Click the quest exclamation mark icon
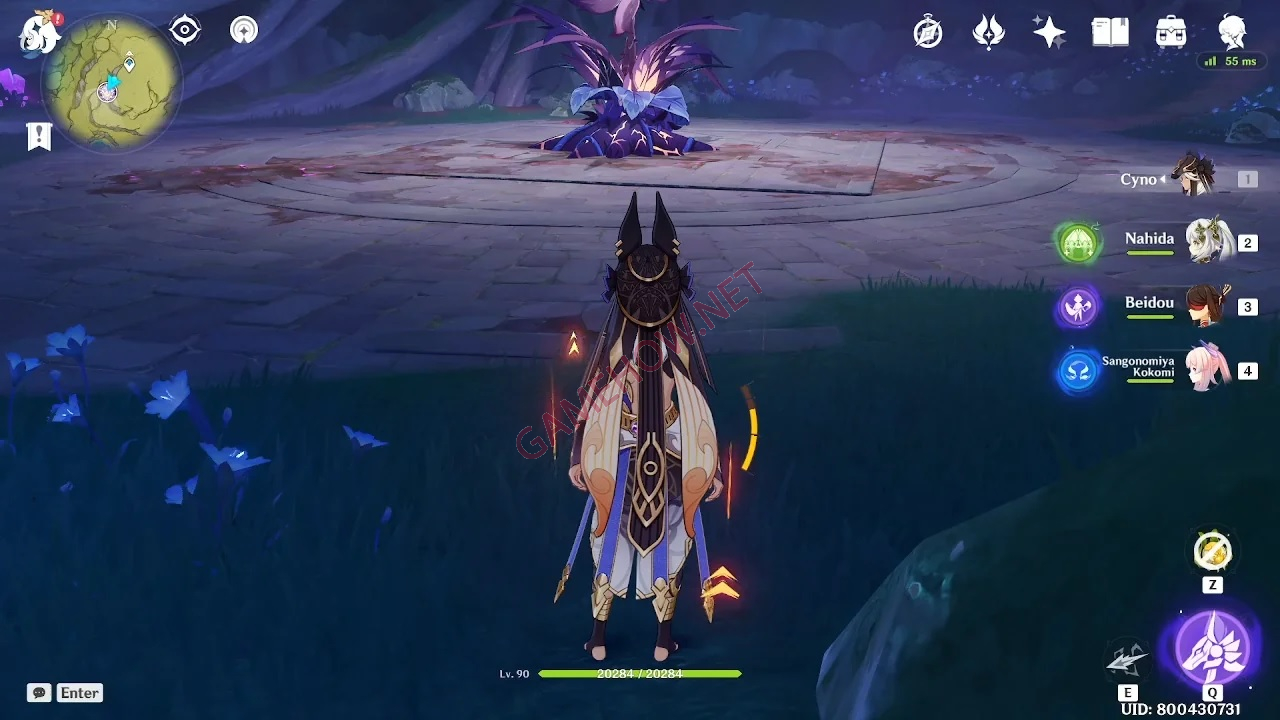 point(38,136)
